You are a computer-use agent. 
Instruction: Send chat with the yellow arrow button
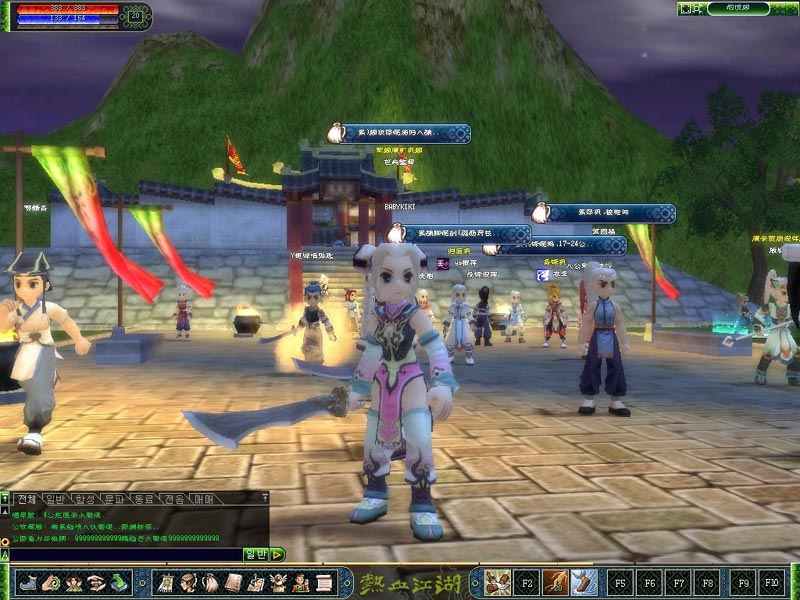(x=277, y=554)
